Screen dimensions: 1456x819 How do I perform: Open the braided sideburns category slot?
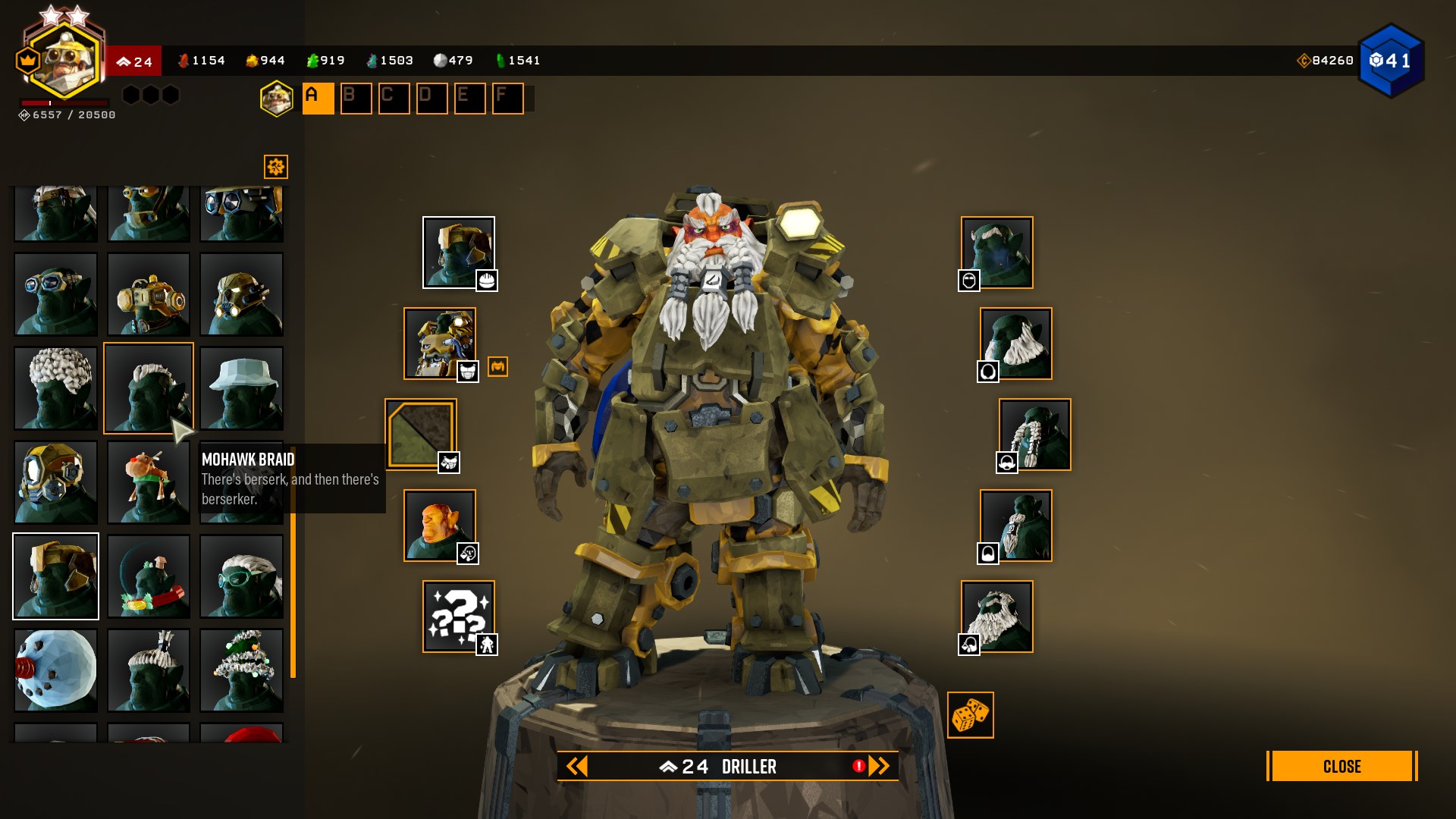pos(1034,435)
